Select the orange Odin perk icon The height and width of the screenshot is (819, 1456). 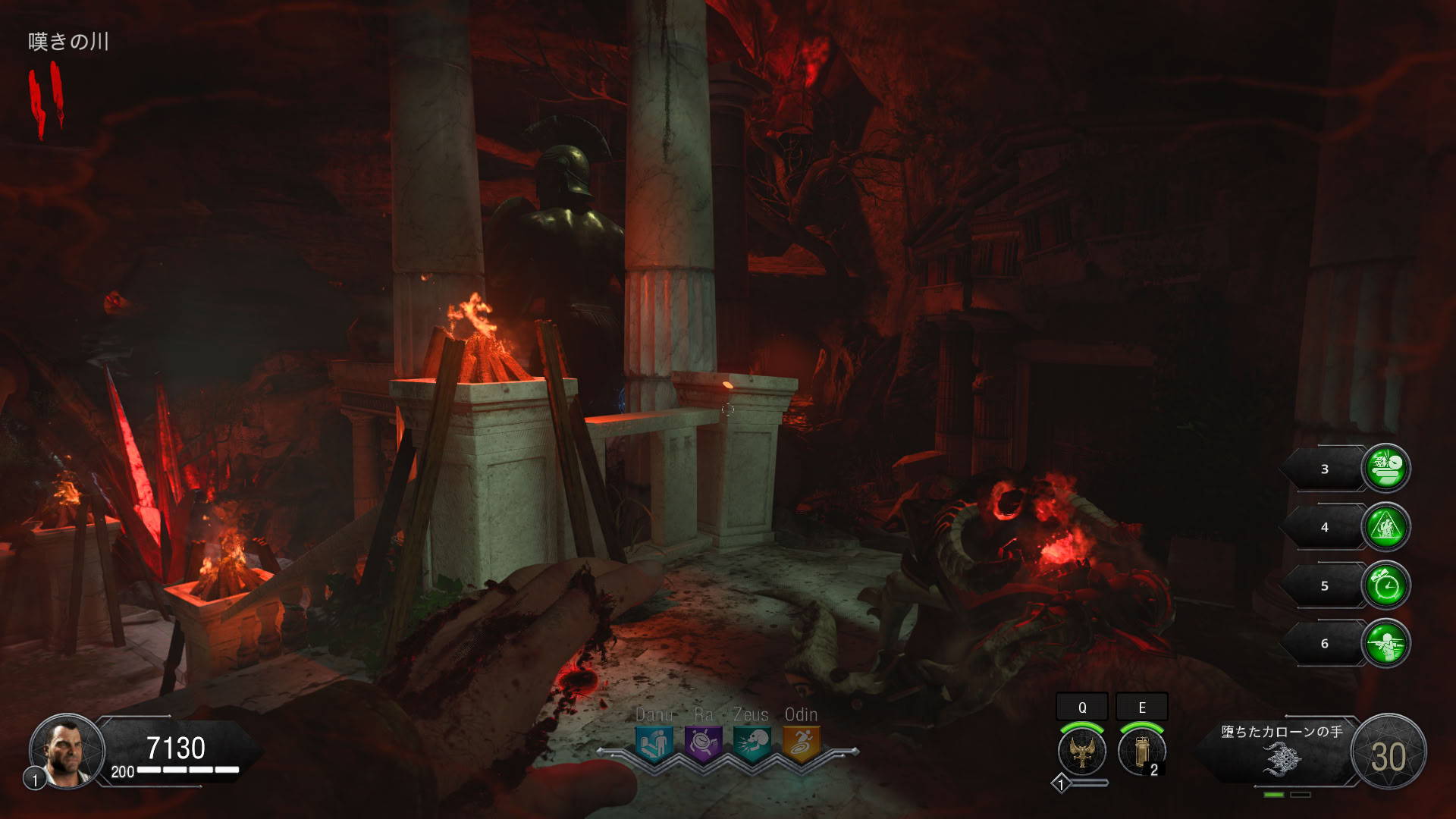point(801,743)
